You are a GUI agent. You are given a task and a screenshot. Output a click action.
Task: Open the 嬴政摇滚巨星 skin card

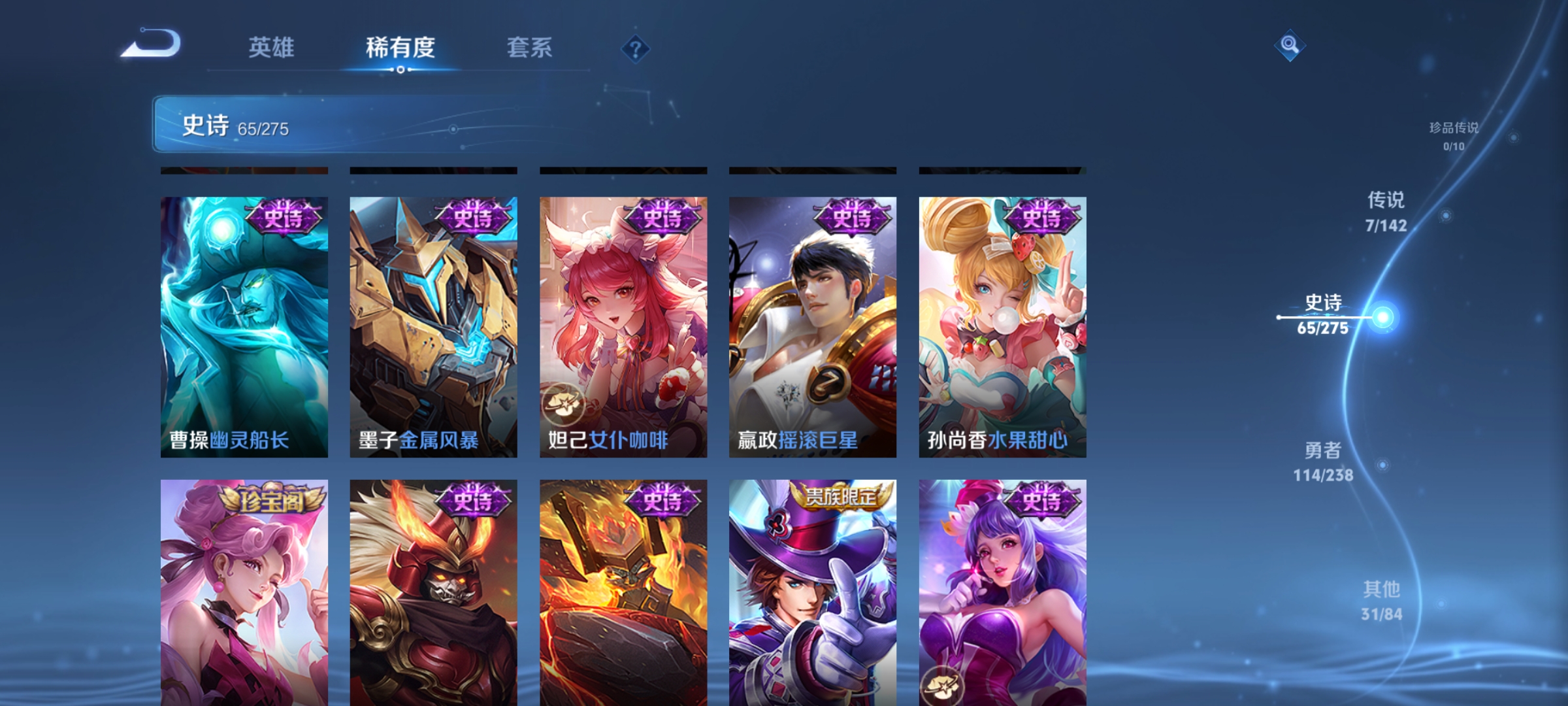point(811,327)
